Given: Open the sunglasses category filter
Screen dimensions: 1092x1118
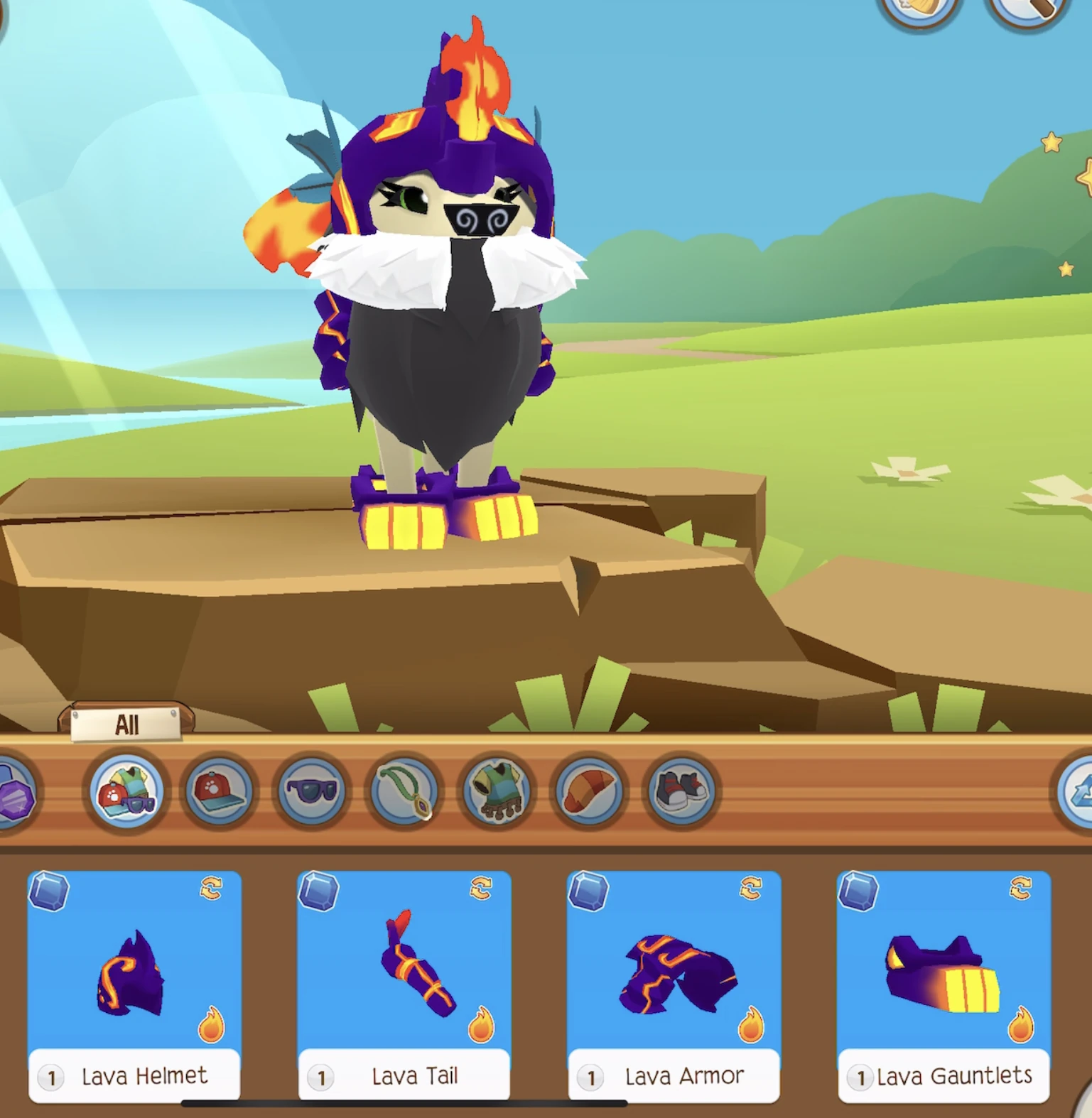Looking at the screenshot, I should point(311,794).
